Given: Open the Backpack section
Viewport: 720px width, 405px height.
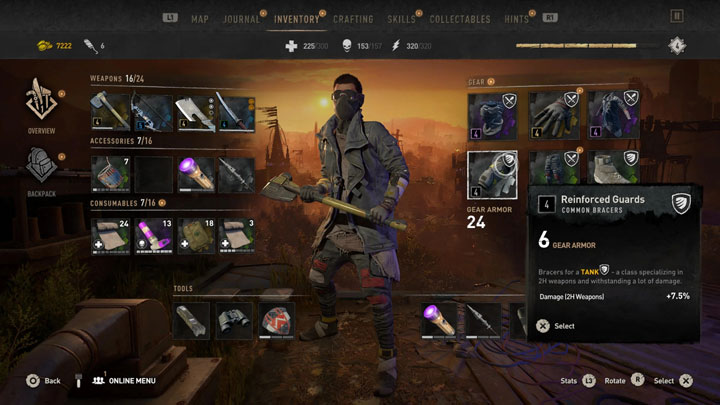Looking at the screenshot, I should 41,170.
